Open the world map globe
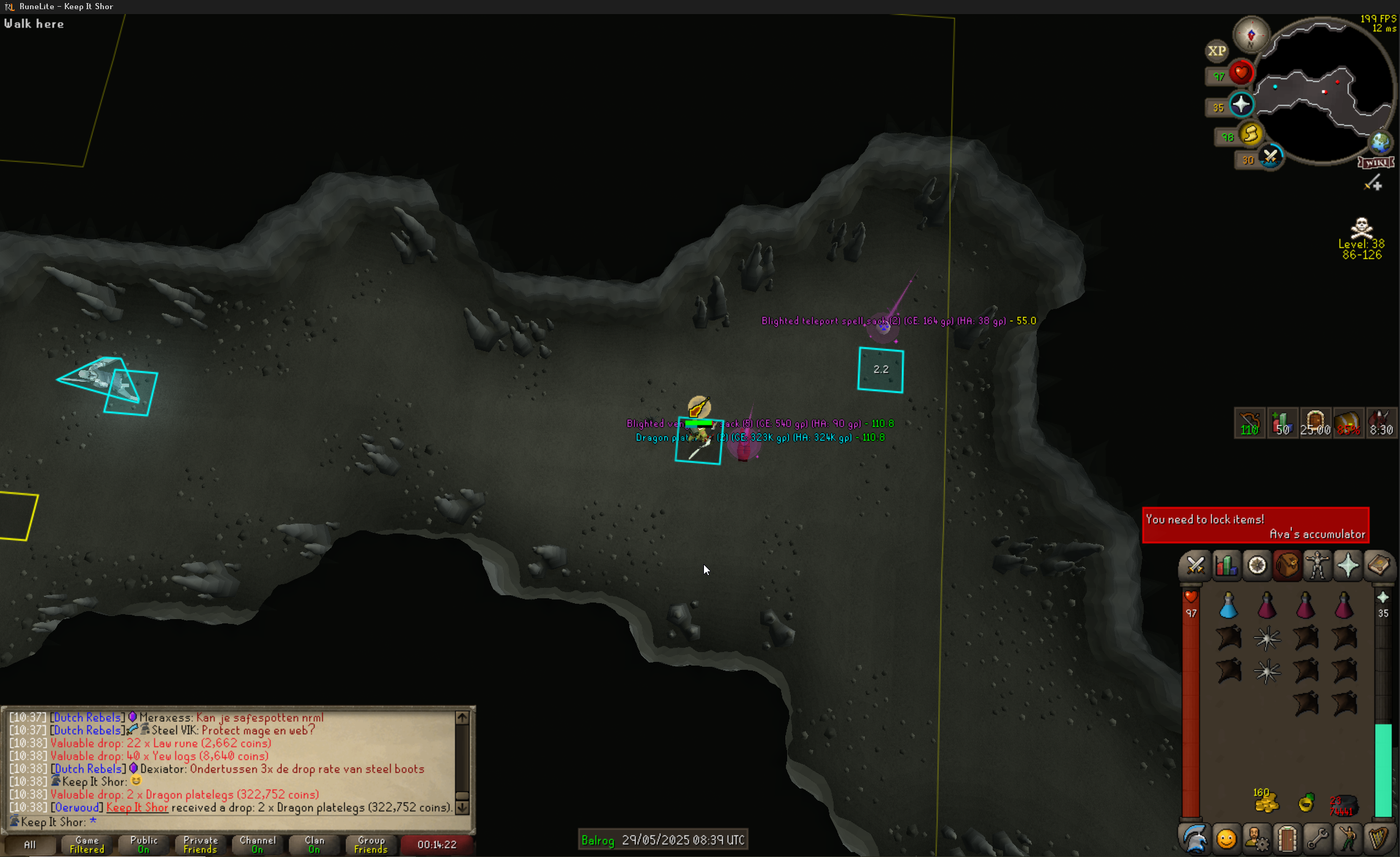Image resolution: width=1400 pixels, height=857 pixels. pyautogui.click(x=1380, y=143)
